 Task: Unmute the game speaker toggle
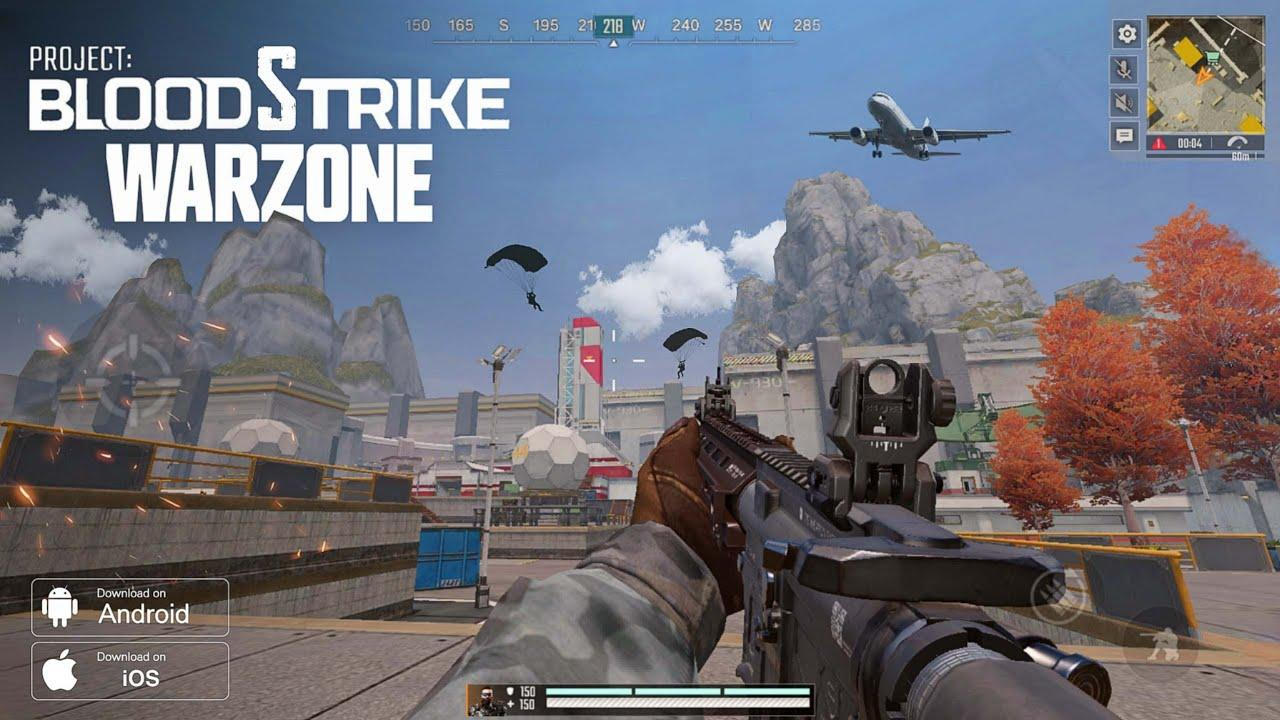(1125, 101)
